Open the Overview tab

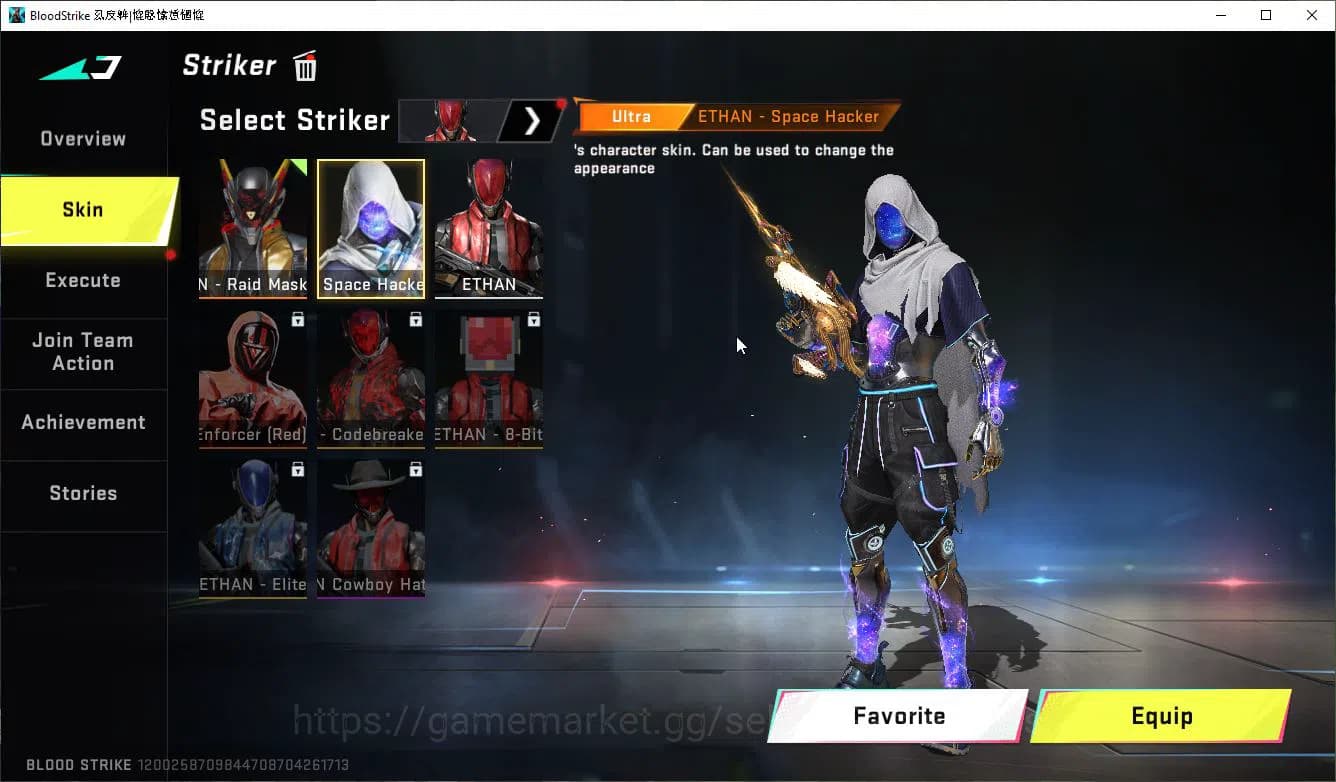(82, 138)
